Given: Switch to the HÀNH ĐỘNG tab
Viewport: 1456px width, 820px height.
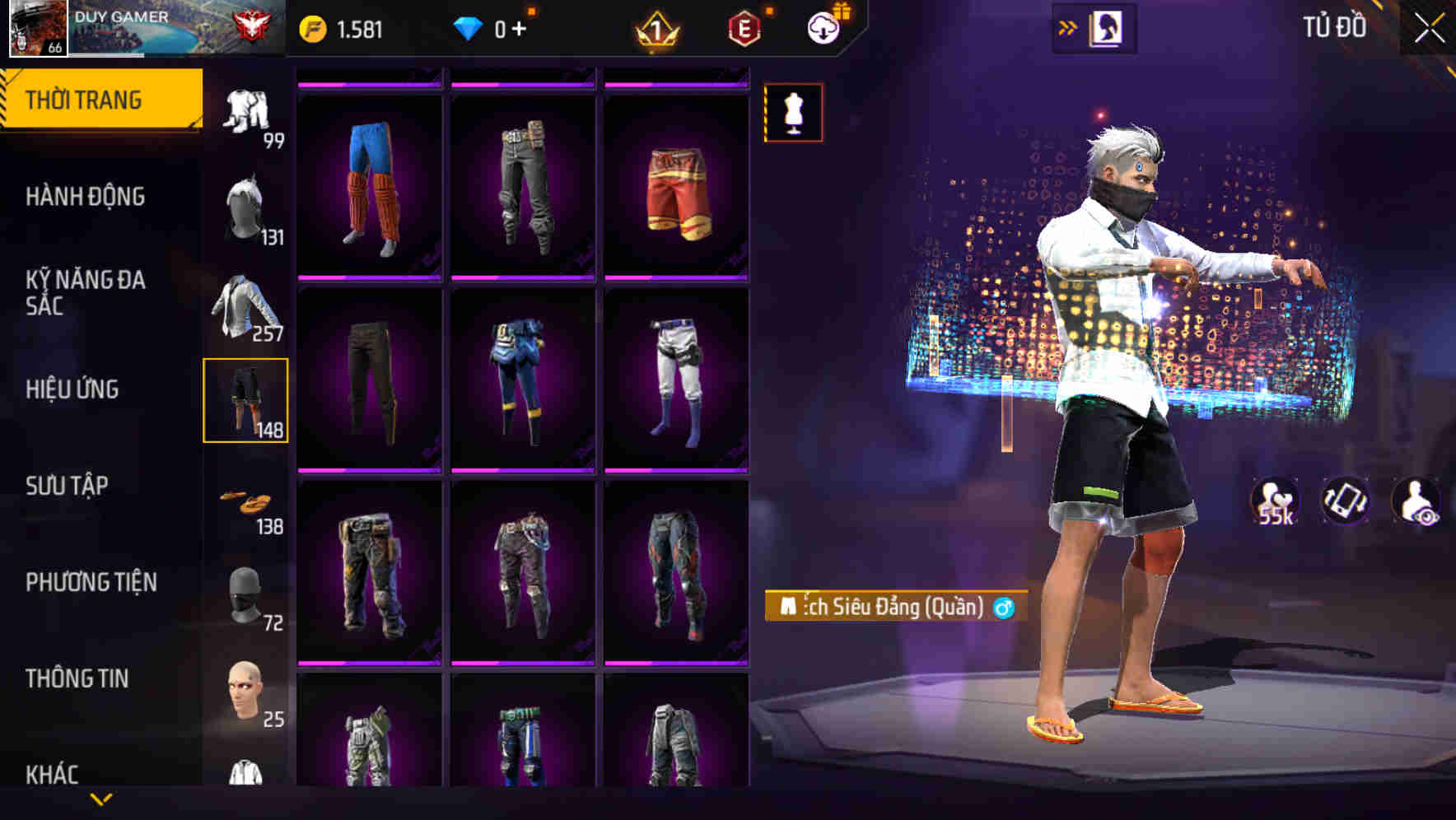Looking at the screenshot, I should click(x=86, y=198).
